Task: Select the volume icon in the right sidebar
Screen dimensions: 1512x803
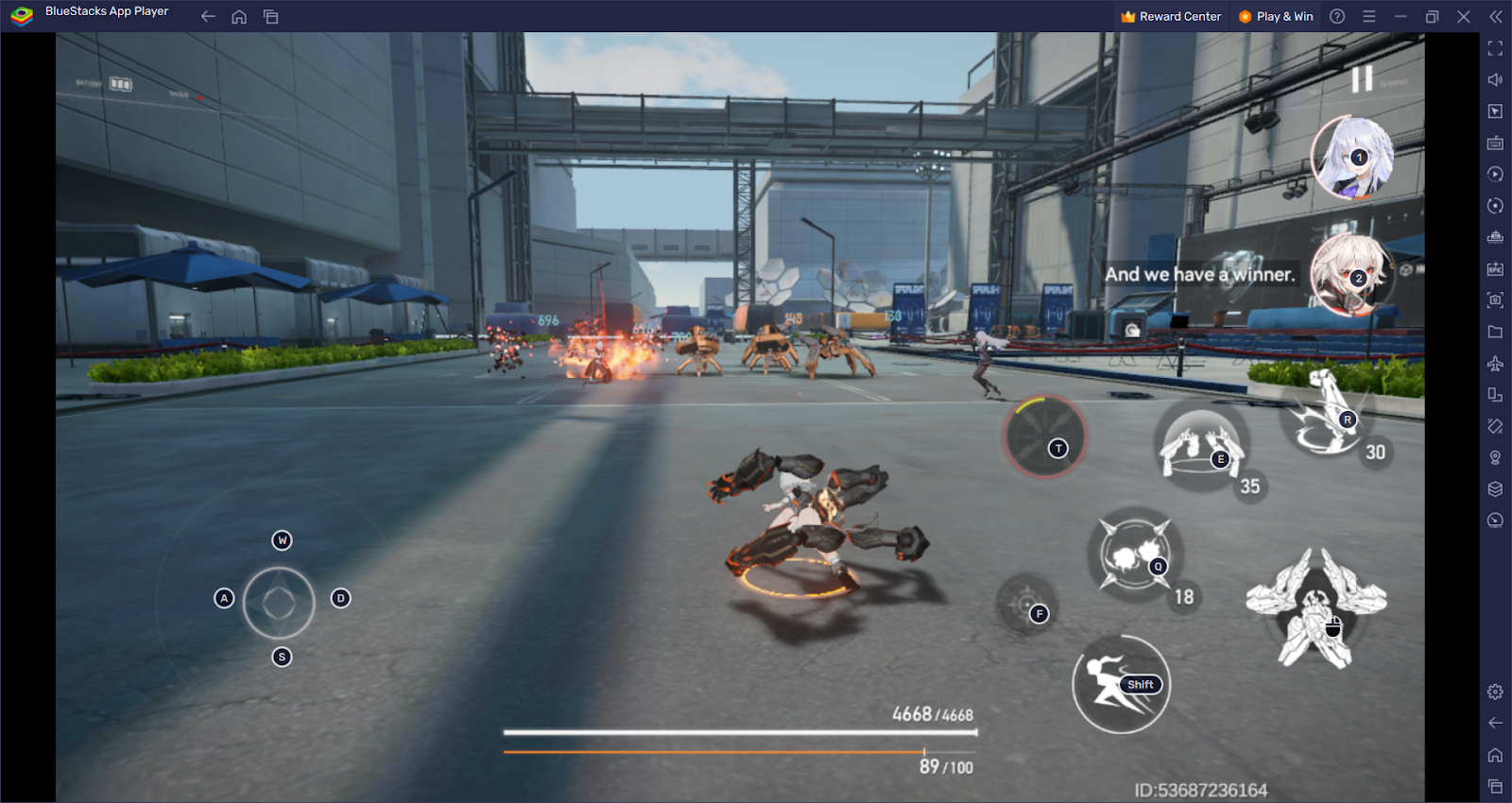Action: (x=1496, y=79)
